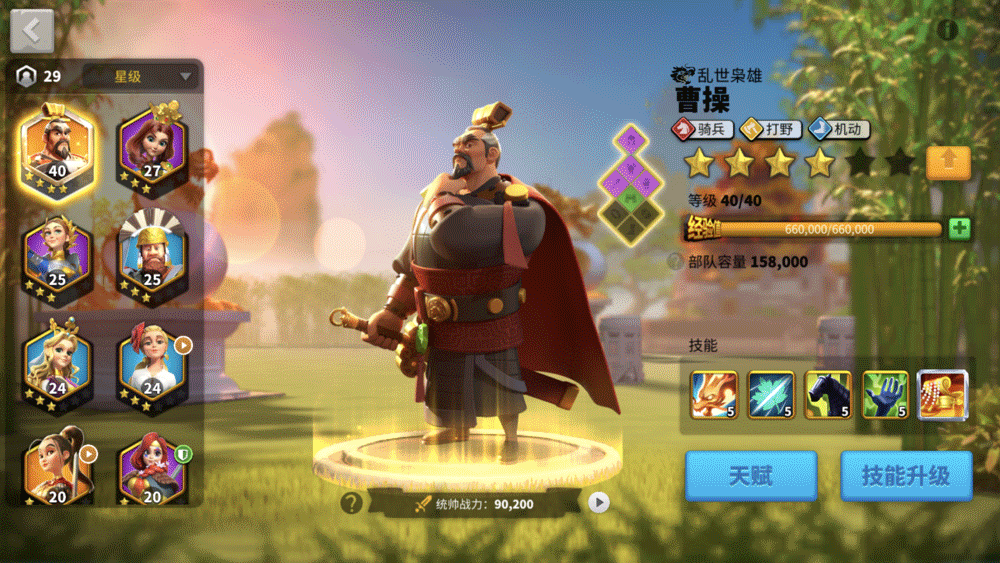
Task: View the dragon skill icon
Action: (x=714, y=395)
